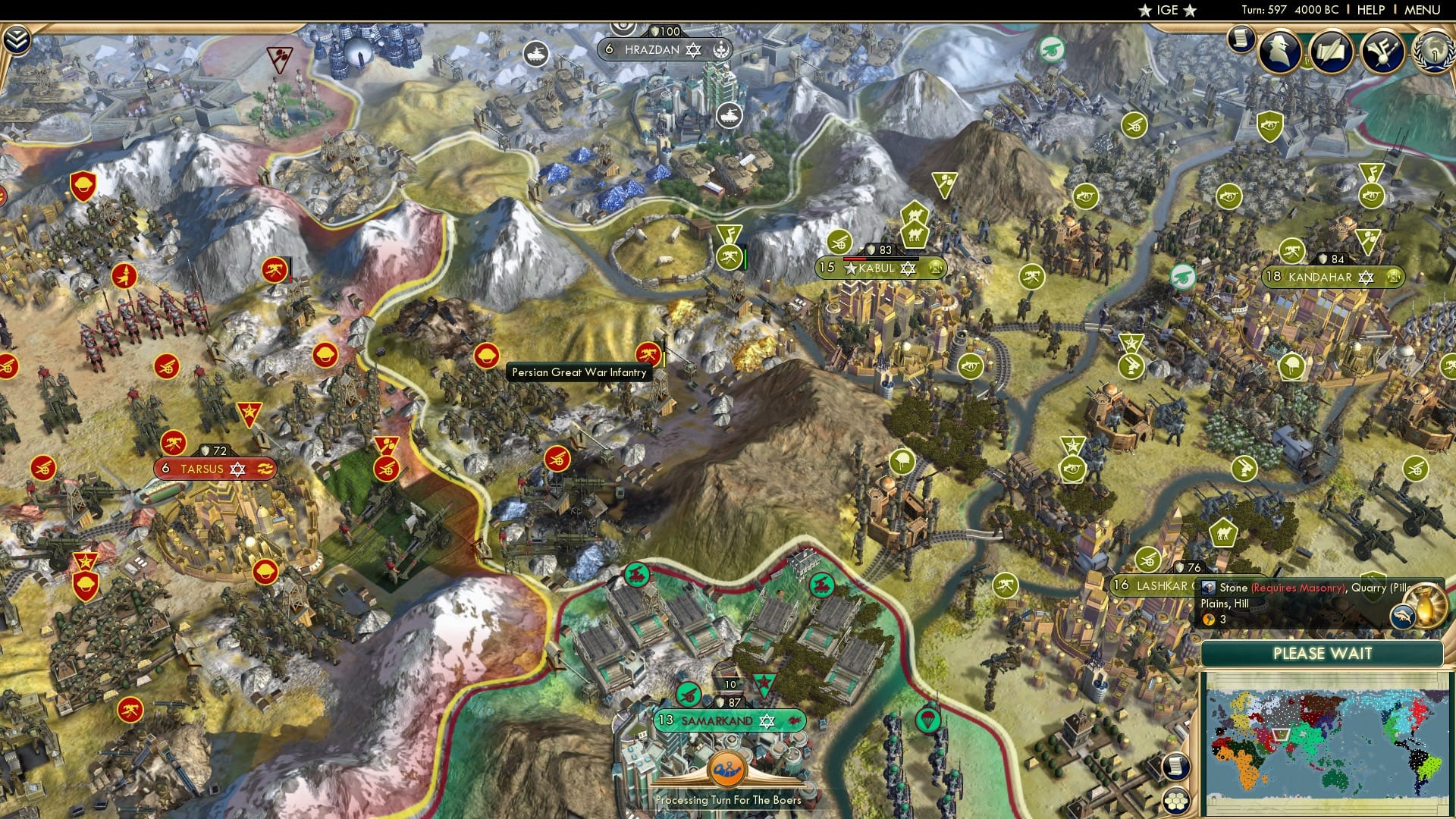Open the MENU from the top bar
The image size is (1456, 819).
pyautogui.click(x=1425, y=9)
